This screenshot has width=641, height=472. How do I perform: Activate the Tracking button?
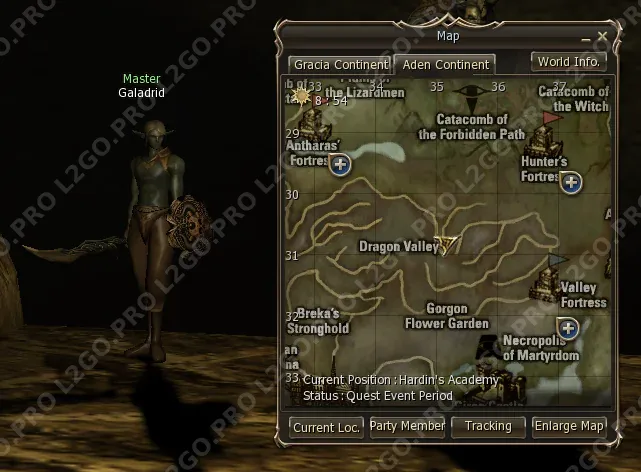click(488, 426)
